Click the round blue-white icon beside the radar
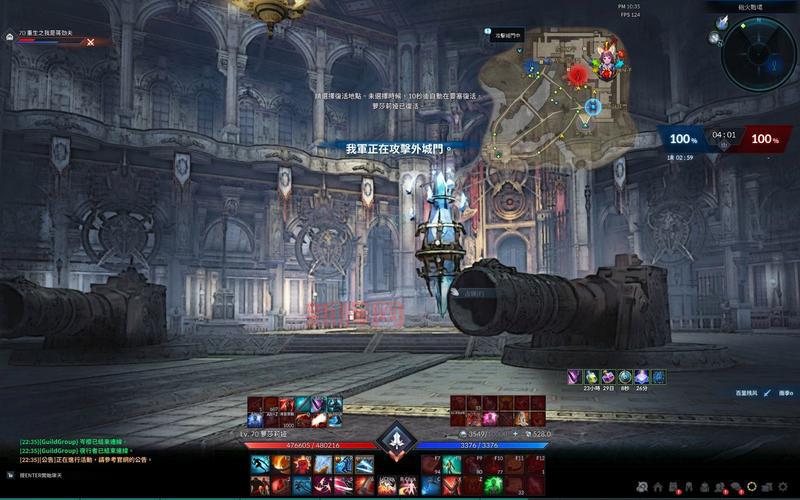 pos(723,22)
